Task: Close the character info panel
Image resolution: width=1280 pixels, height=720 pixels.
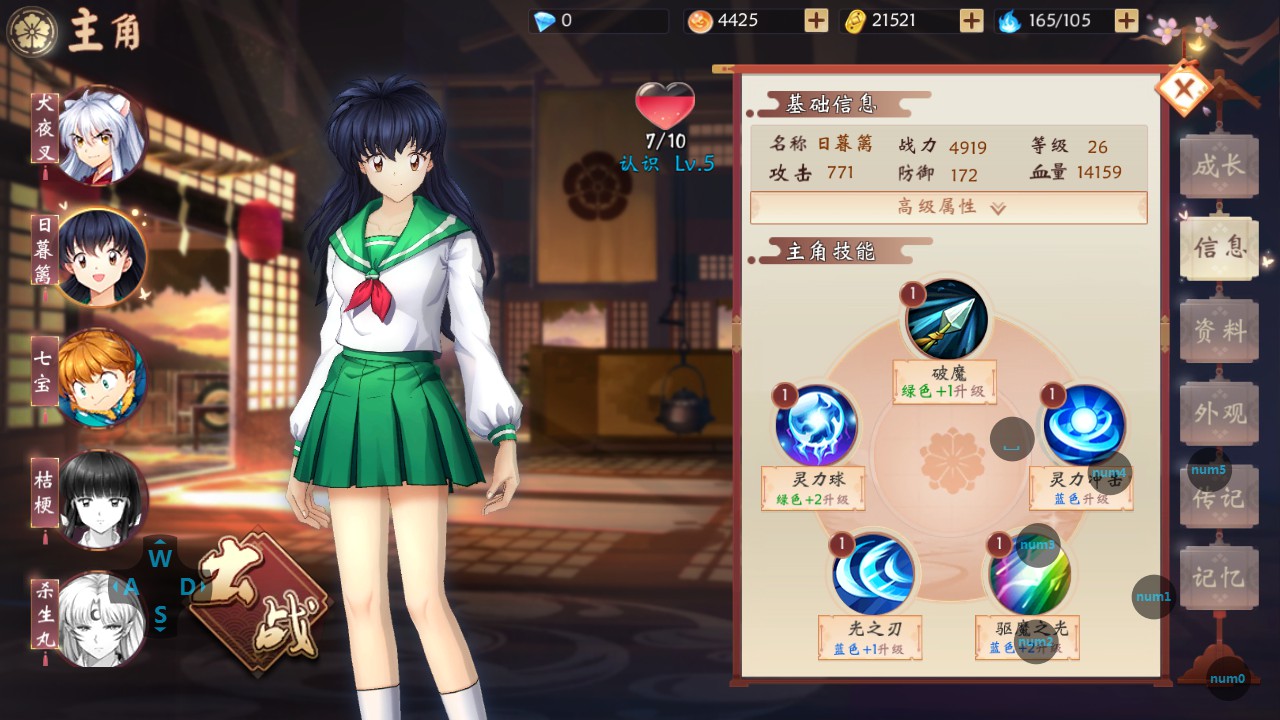Action: click(x=1184, y=91)
